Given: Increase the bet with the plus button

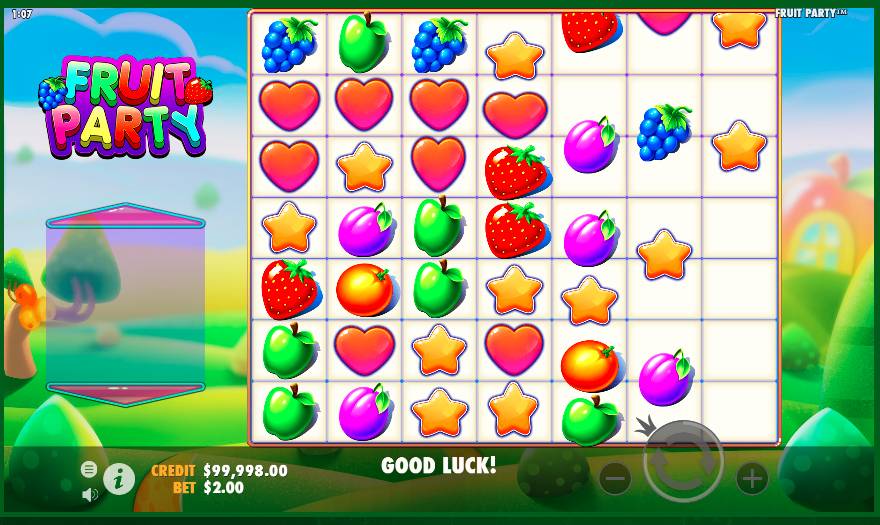Looking at the screenshot, I should 752,478.
